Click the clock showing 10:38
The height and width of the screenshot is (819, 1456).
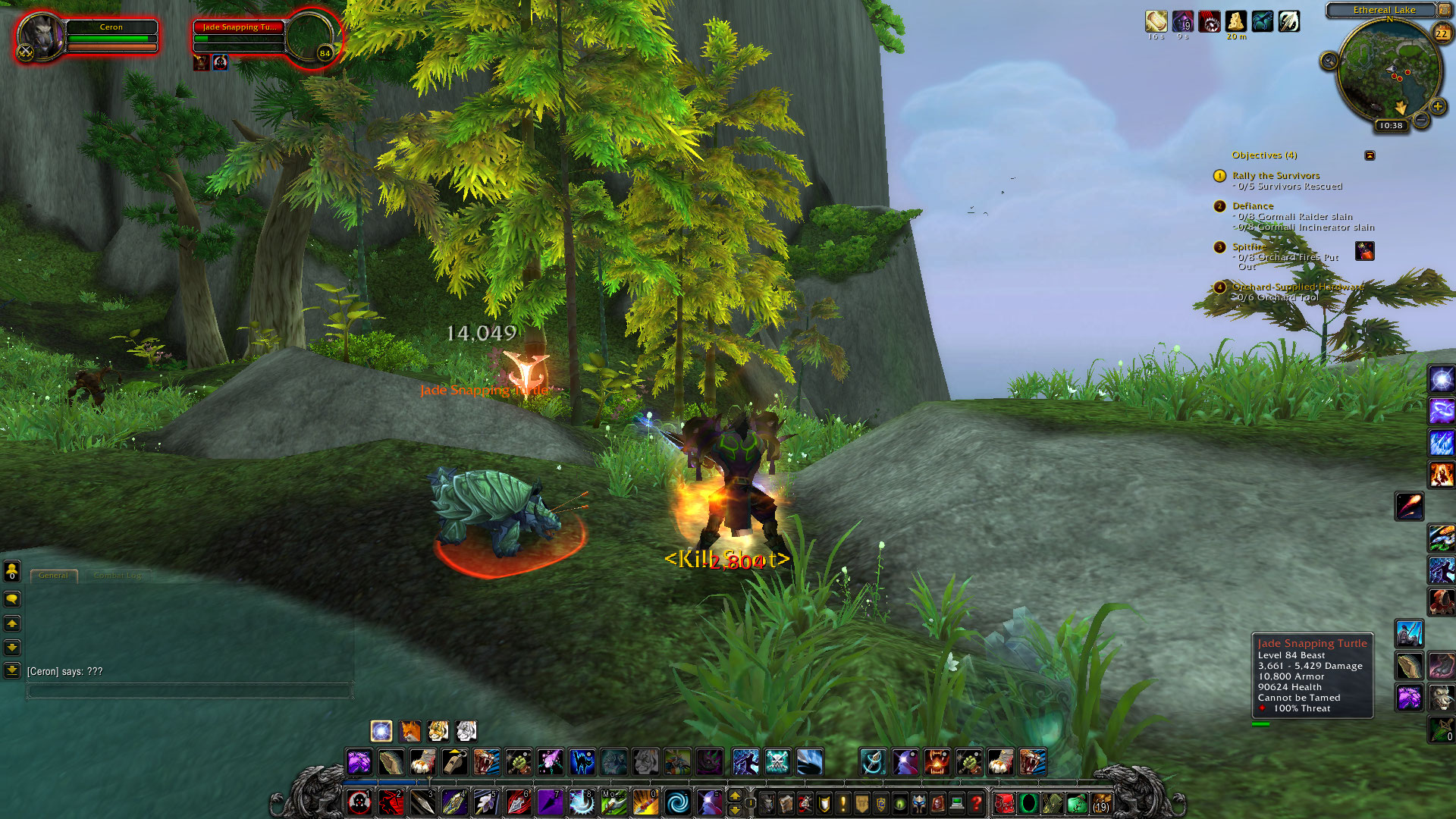tap(1391, 126)
